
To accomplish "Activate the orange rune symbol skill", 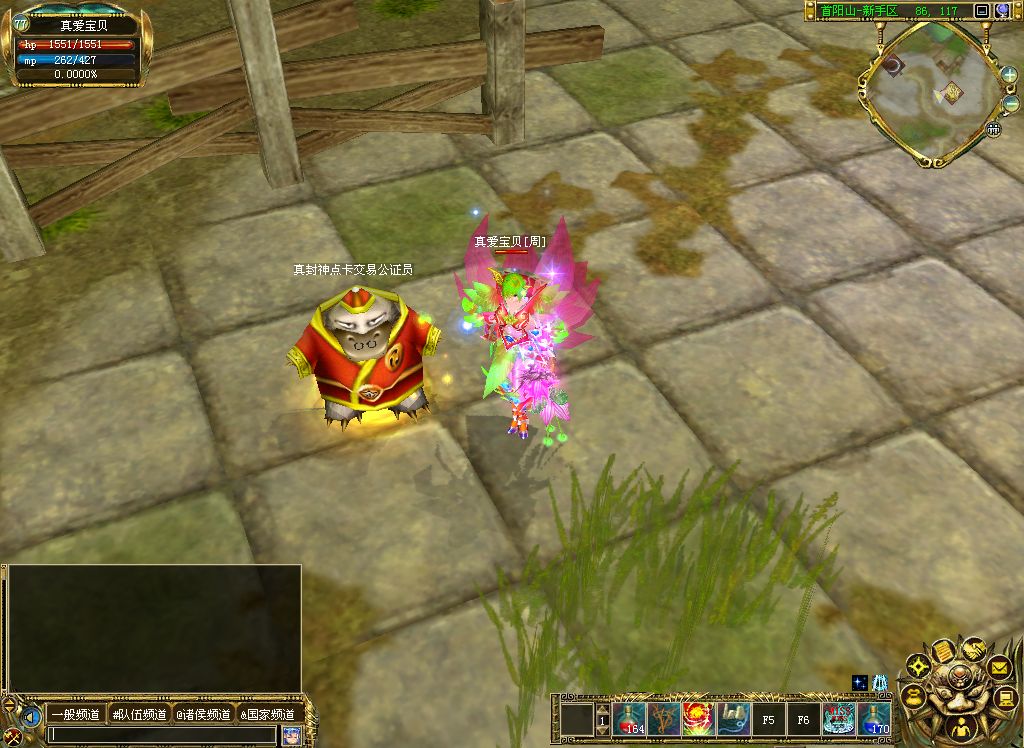I will (664, 718).
